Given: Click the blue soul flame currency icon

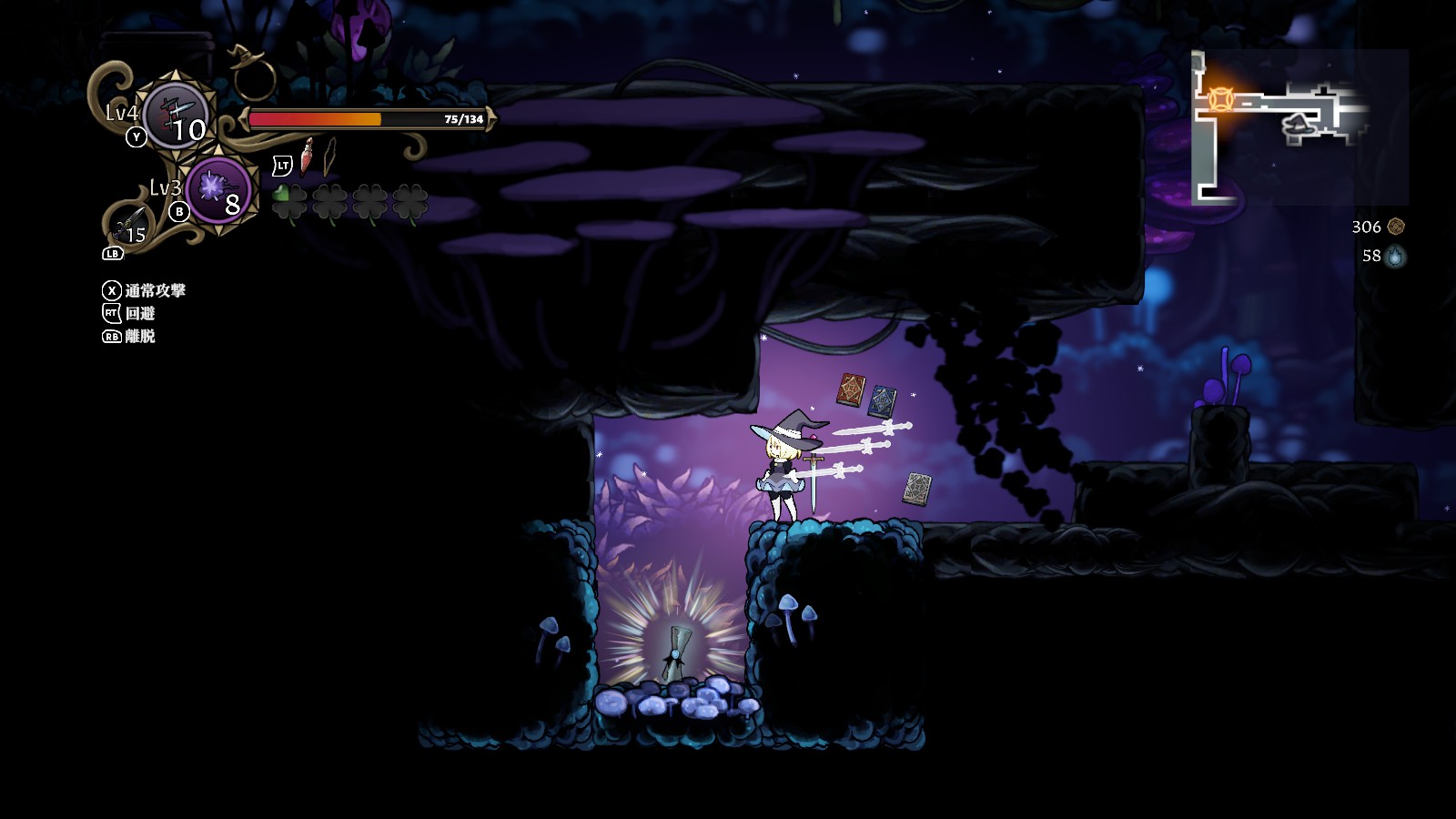Looking at the screenshot, I should (1395, 257).
